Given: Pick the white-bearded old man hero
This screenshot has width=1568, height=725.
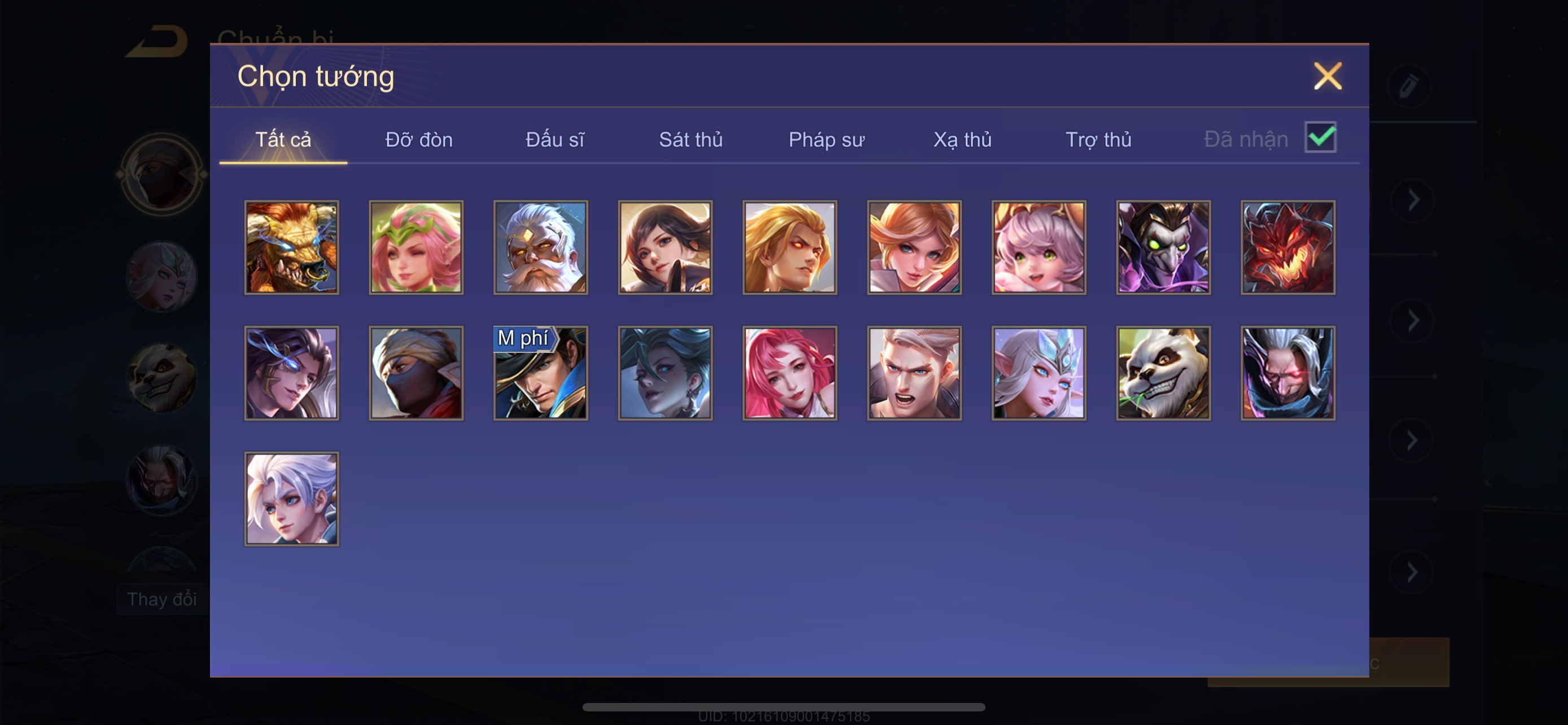Looking at the screenshot, I should [541, 247].
